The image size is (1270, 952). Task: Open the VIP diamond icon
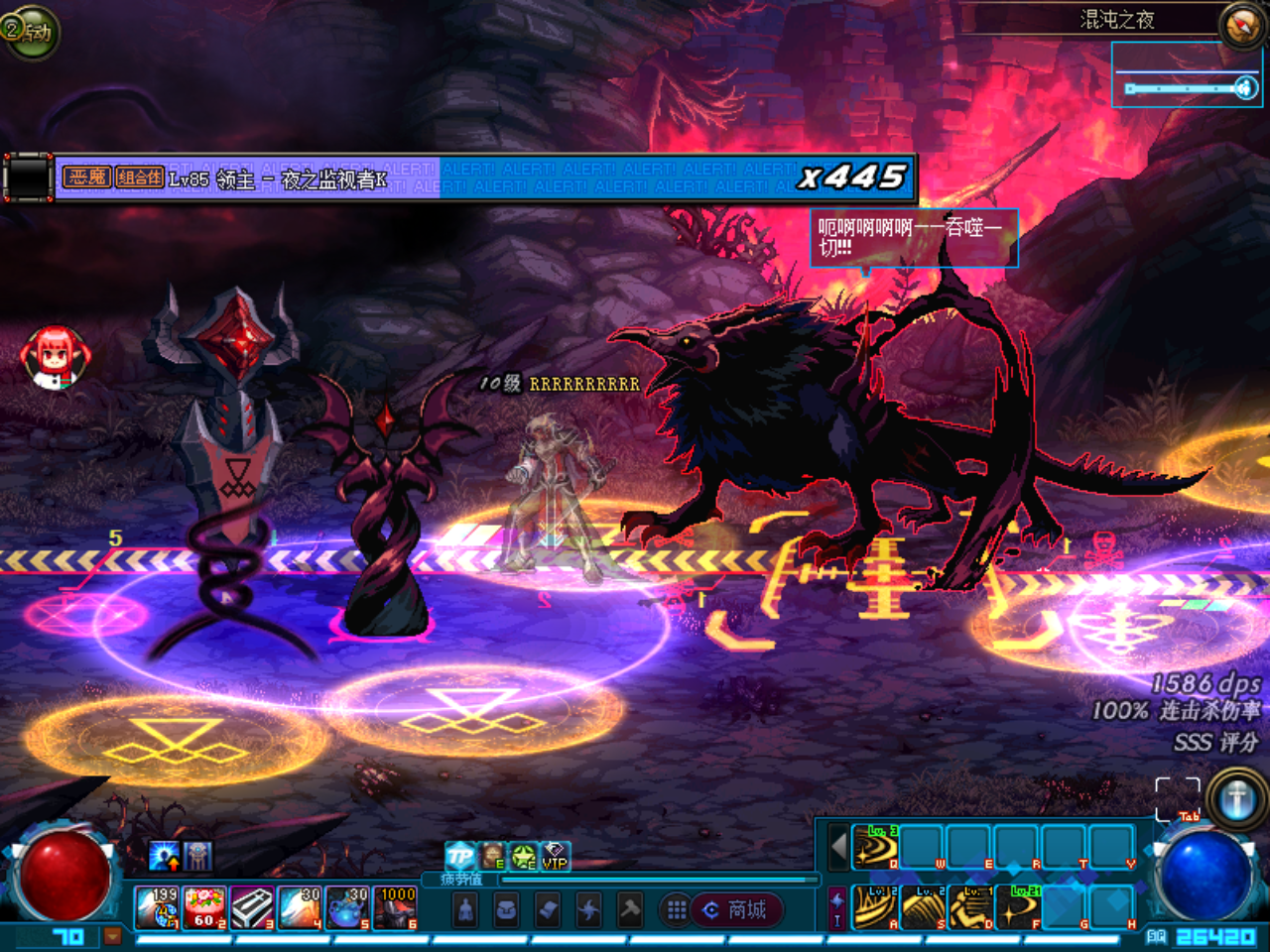click(x=555, y=856)
